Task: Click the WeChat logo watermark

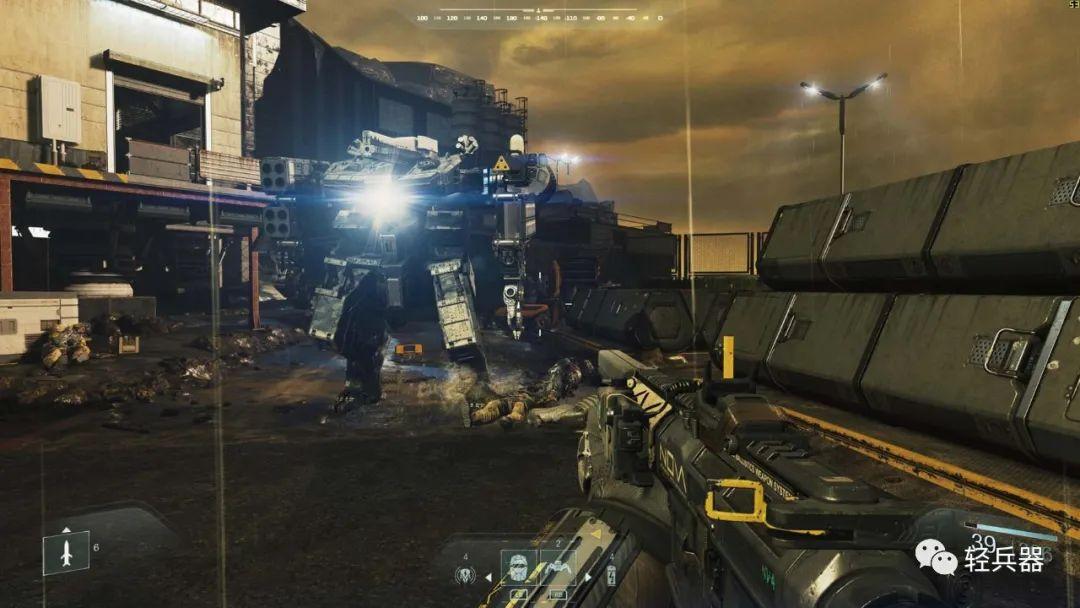Action: (x=937, y=556)
